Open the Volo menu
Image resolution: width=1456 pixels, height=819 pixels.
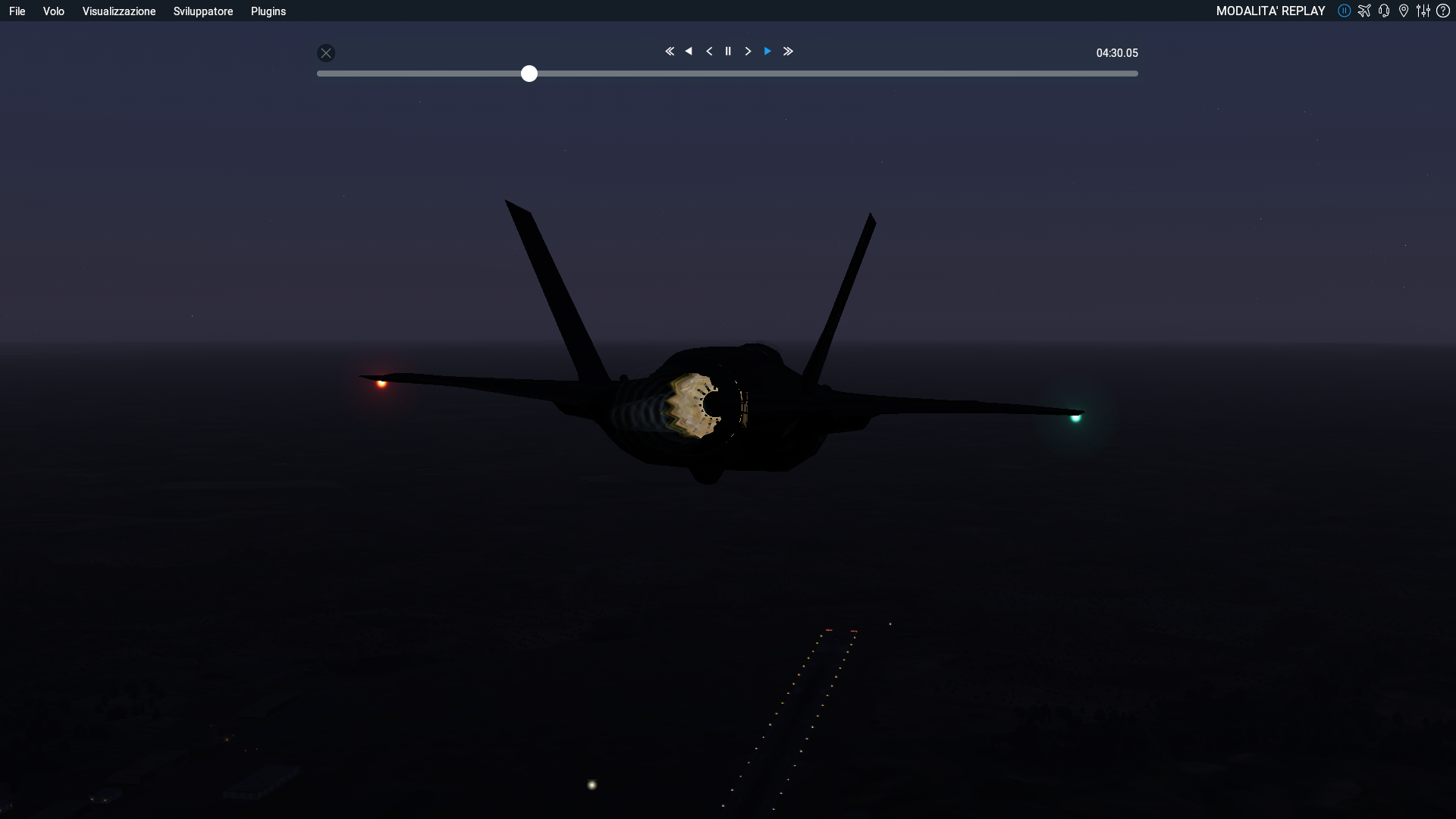tap(54, 11)
